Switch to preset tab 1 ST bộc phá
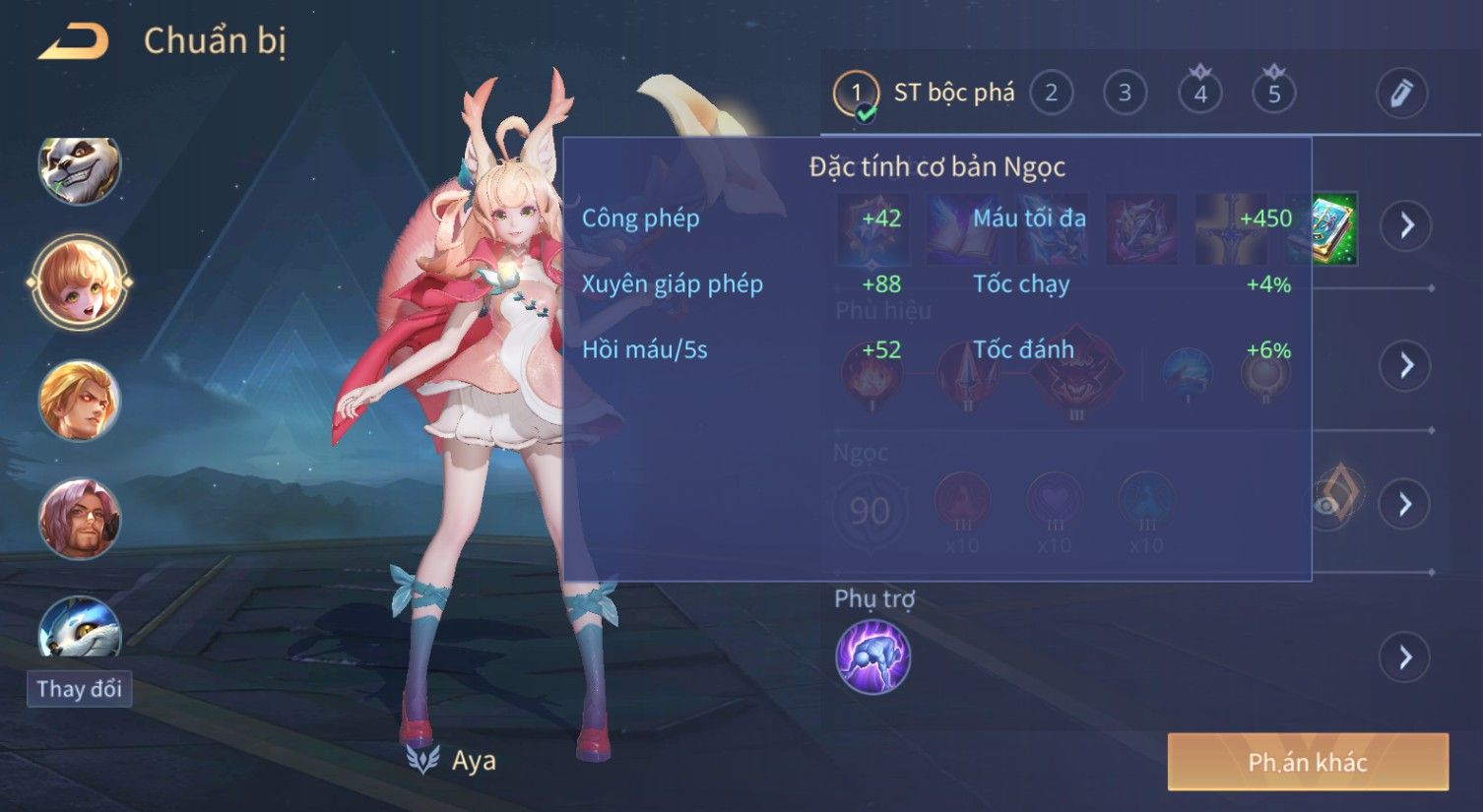This screenshot has height=812, width=1483. [926, 94]
